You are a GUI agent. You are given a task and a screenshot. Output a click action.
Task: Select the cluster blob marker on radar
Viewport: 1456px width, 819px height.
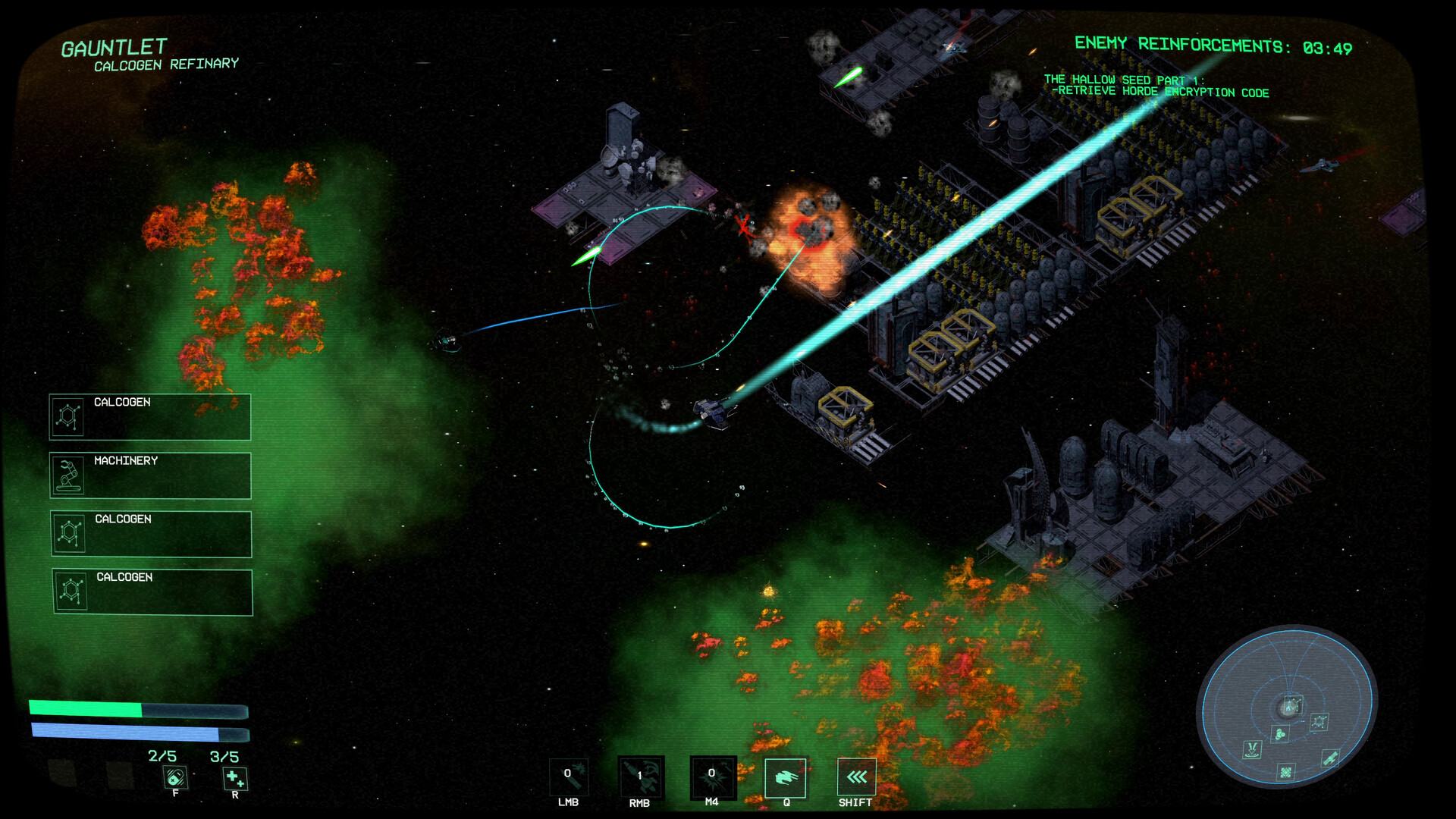(1280, 733)
